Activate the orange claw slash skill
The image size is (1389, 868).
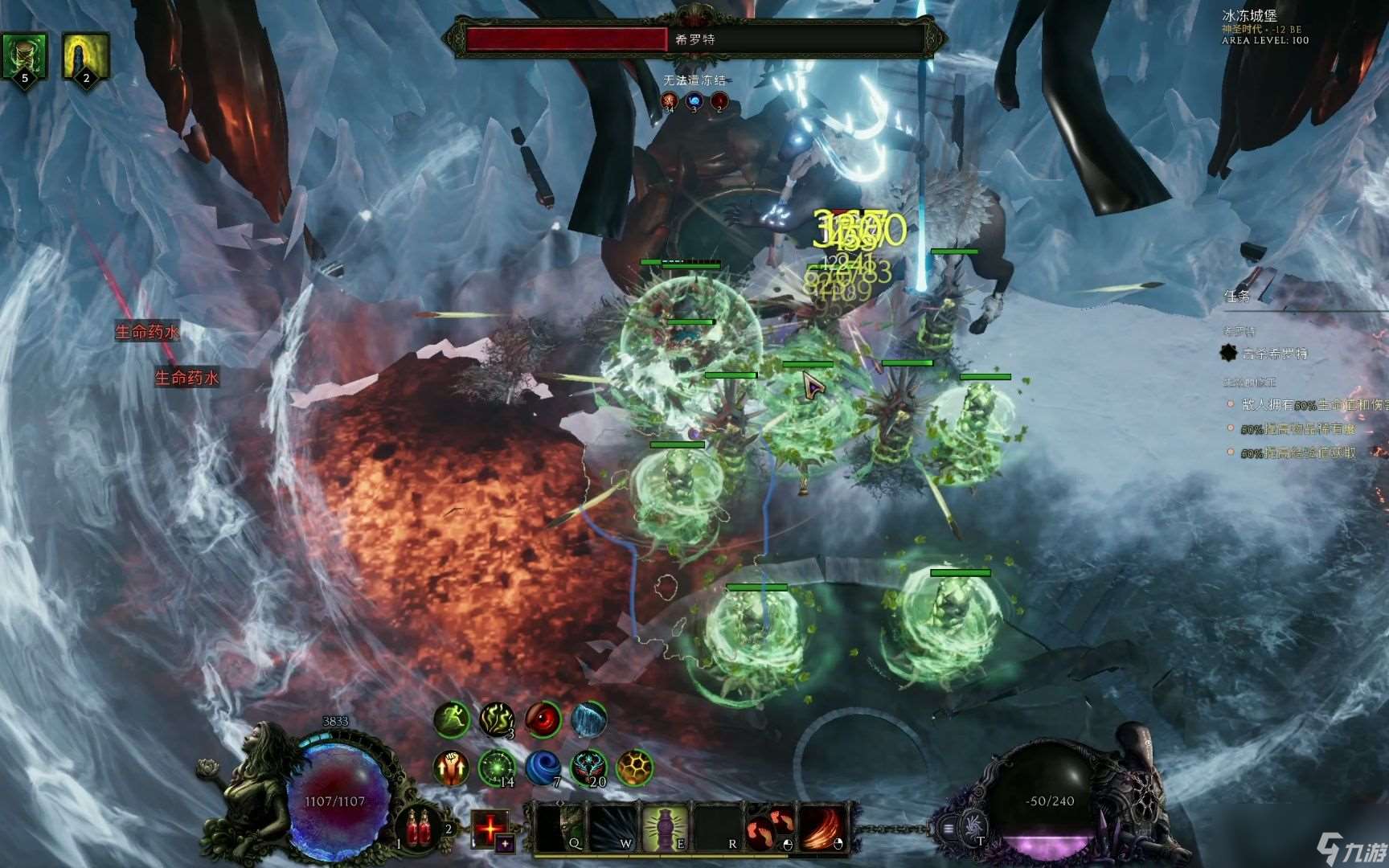[823, 828]
